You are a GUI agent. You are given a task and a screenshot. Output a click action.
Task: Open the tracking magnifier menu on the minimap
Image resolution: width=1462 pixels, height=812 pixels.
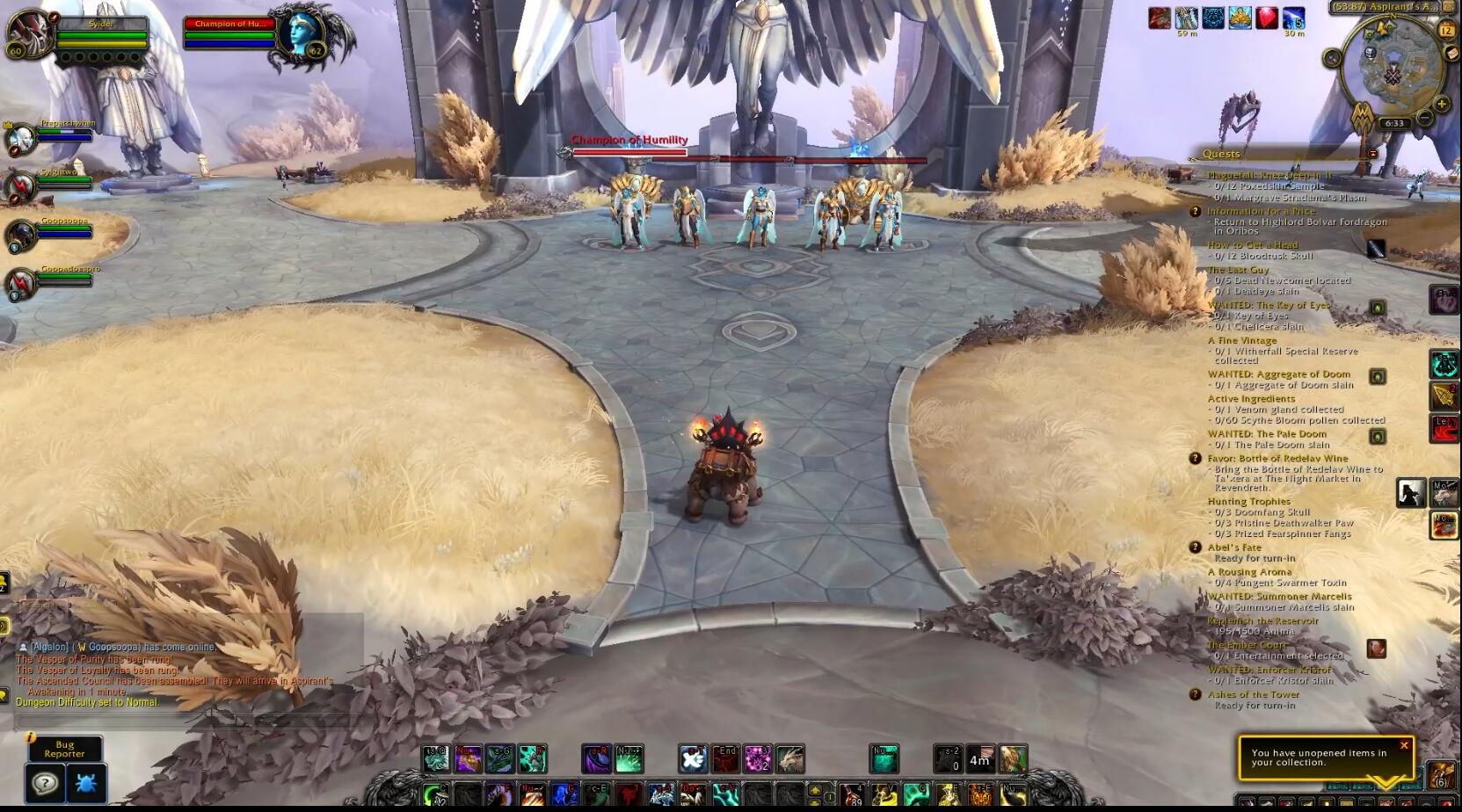point(1332,57)
